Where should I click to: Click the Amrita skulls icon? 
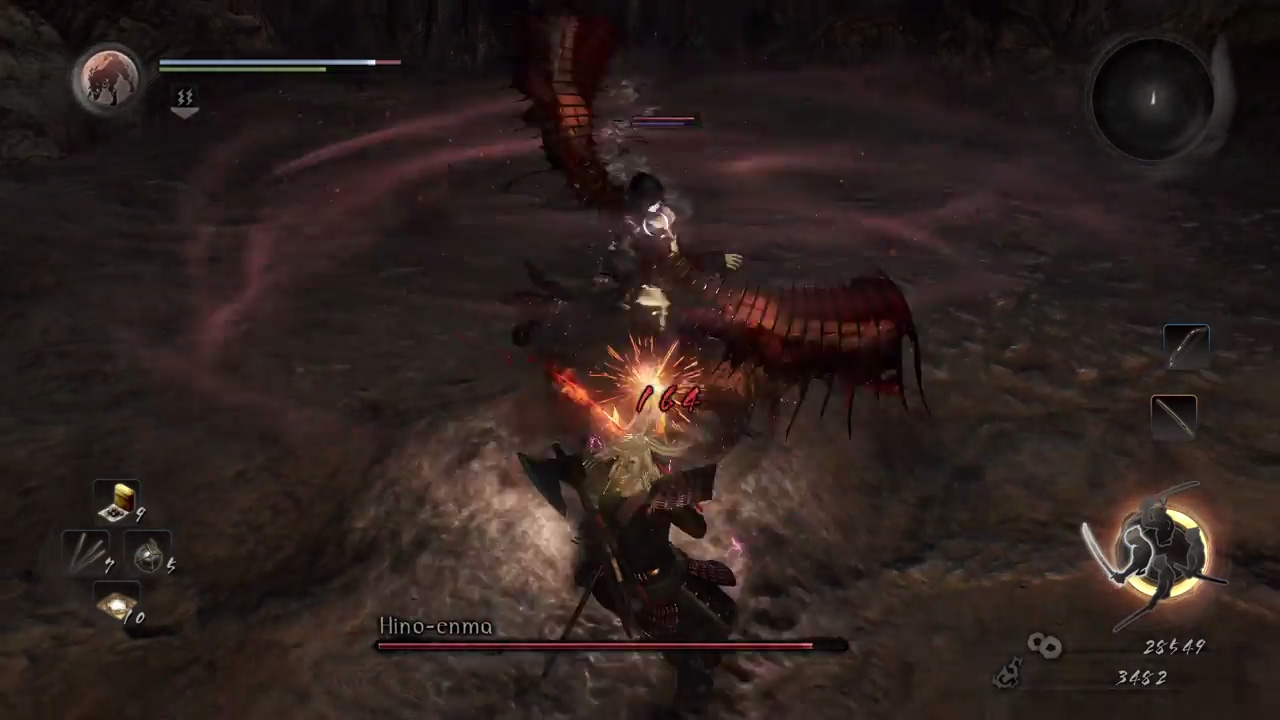point(1044,646)
